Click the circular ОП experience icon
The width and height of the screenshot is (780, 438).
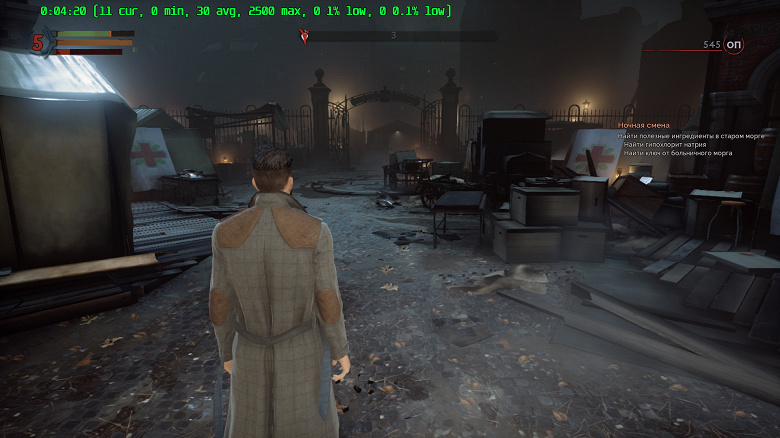pos(734,45)
